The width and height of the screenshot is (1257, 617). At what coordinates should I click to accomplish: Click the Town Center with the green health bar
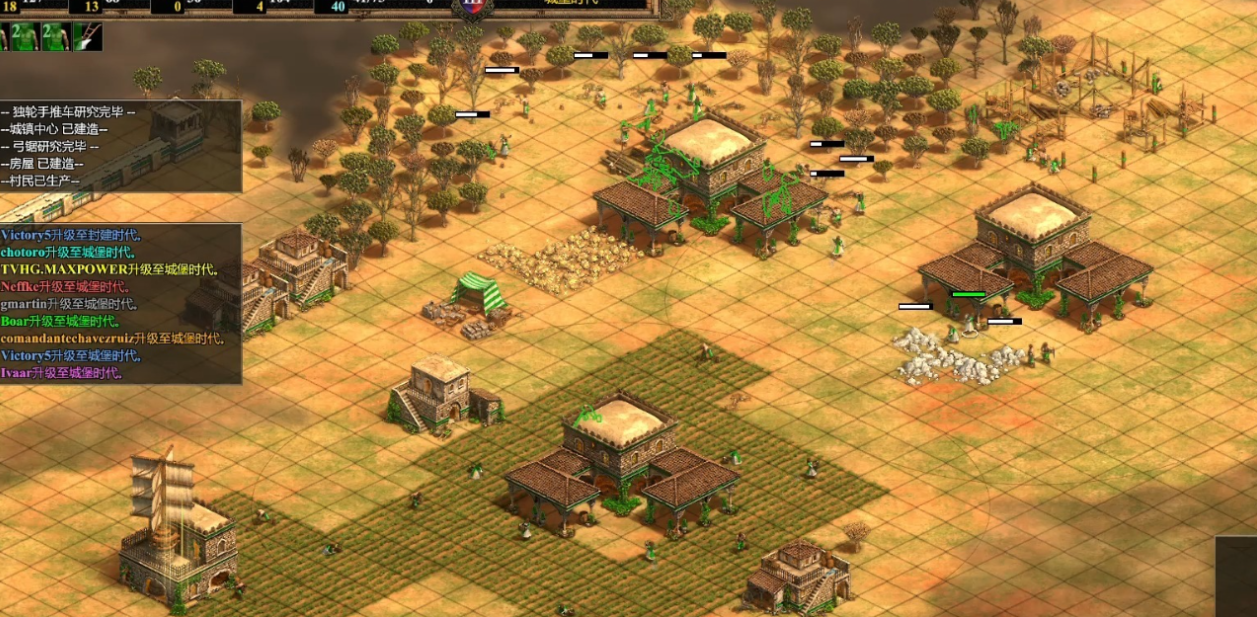(1033, 244)
